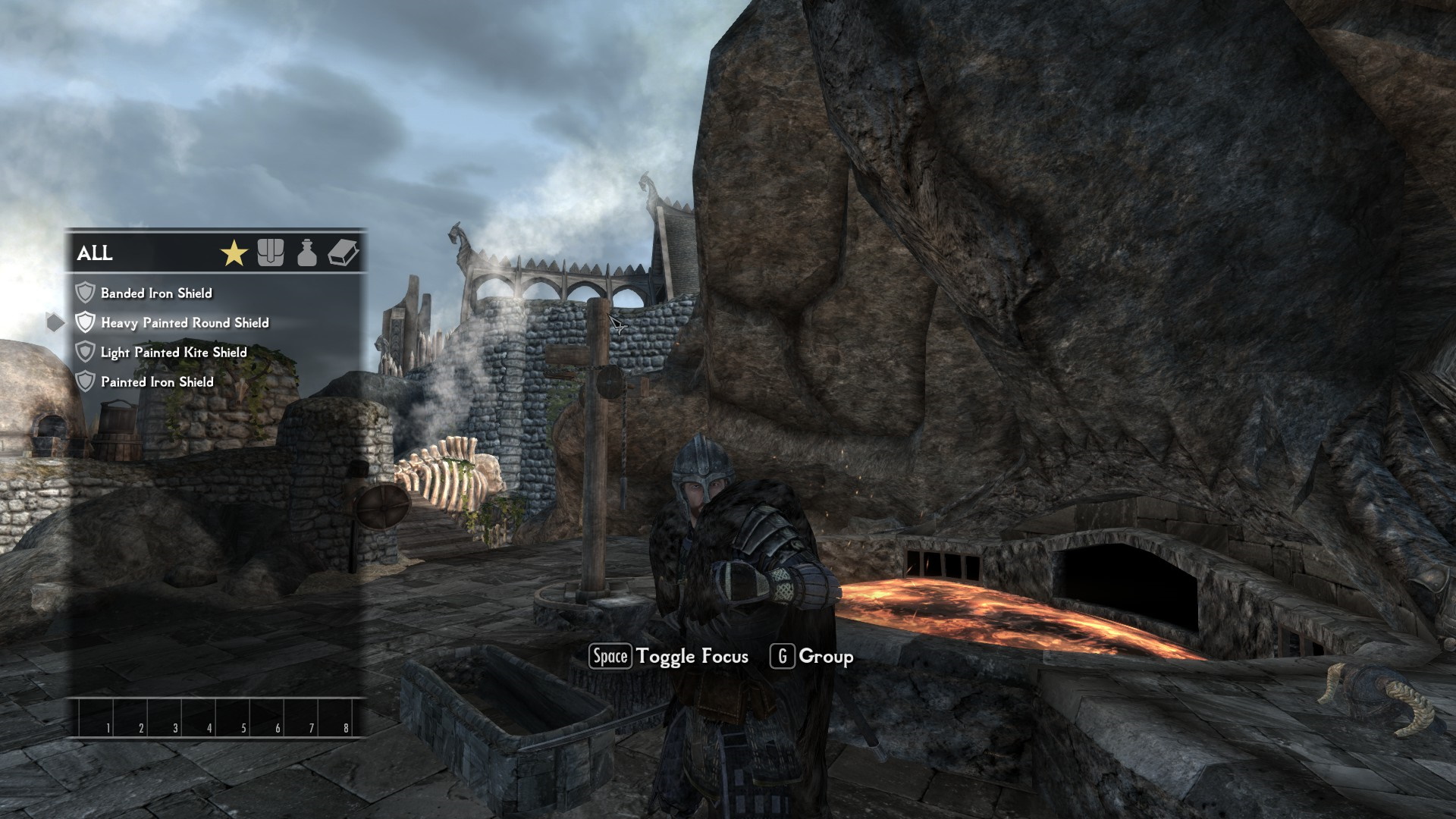Click the shield icon beside Banded Iron Shield
This screenshot has width=1456, height=819.
[x=85, y=293]
